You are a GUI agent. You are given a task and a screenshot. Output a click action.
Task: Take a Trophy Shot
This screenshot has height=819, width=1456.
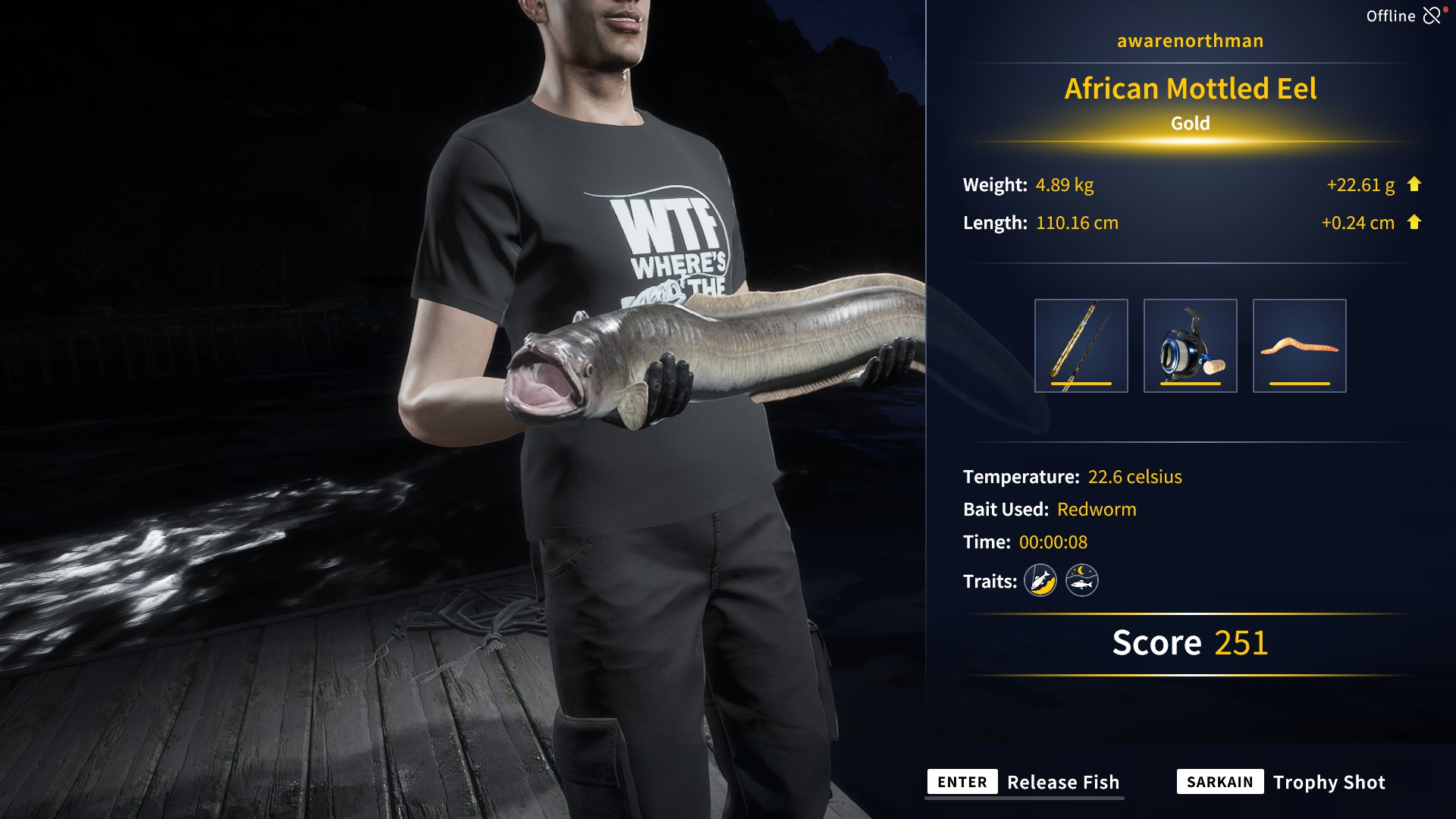click(1281, 783)
